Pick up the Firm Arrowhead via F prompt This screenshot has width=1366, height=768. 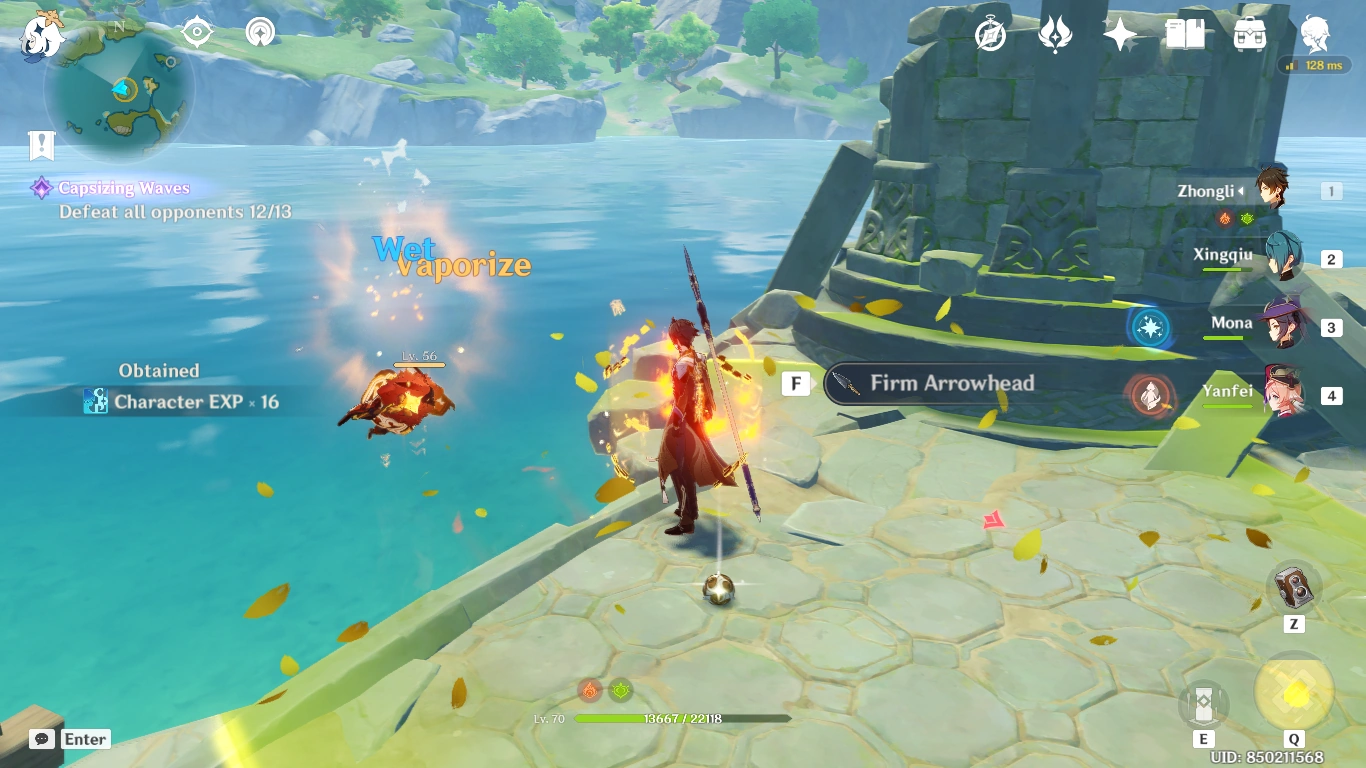[795, 383]
